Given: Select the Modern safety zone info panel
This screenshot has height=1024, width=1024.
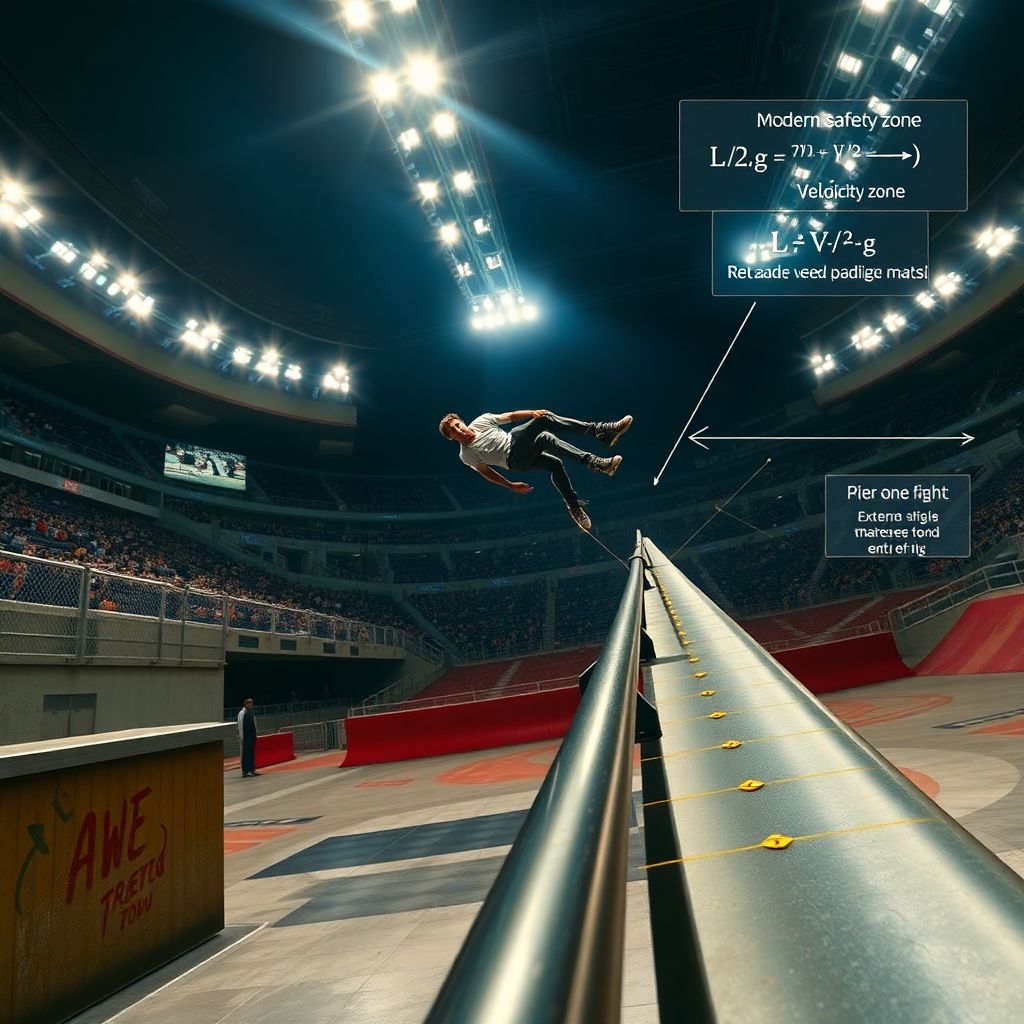Looking at the screenshot, I should pyautogui.click(x=822, y=155).
